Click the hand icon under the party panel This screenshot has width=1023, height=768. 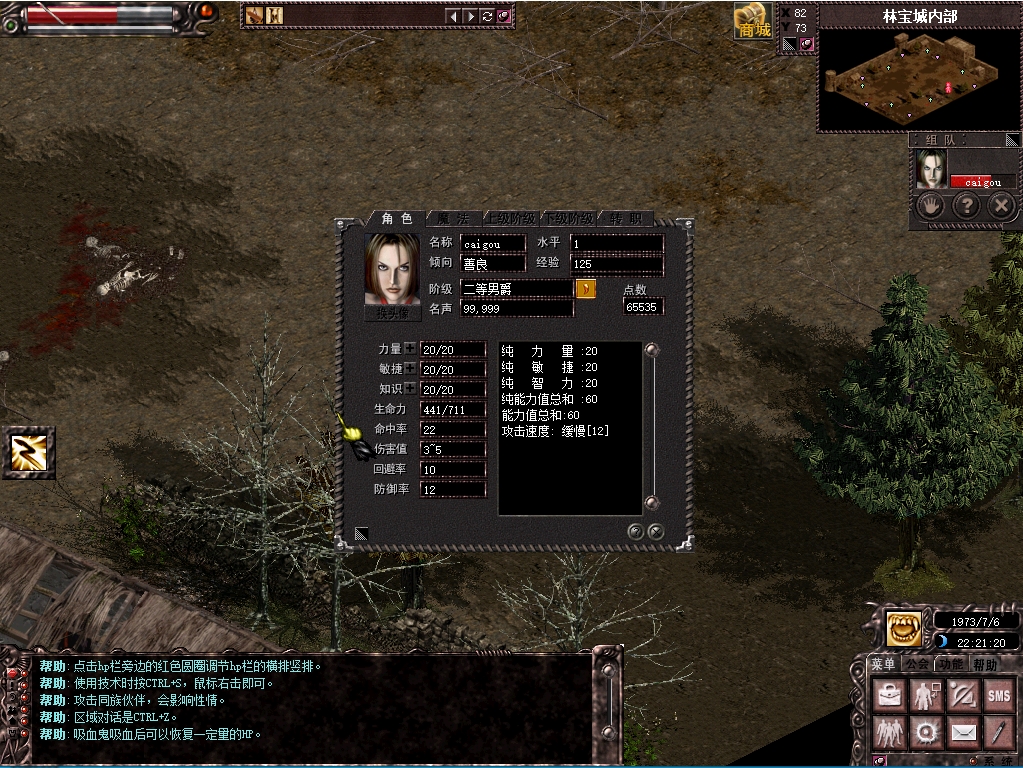931,206
